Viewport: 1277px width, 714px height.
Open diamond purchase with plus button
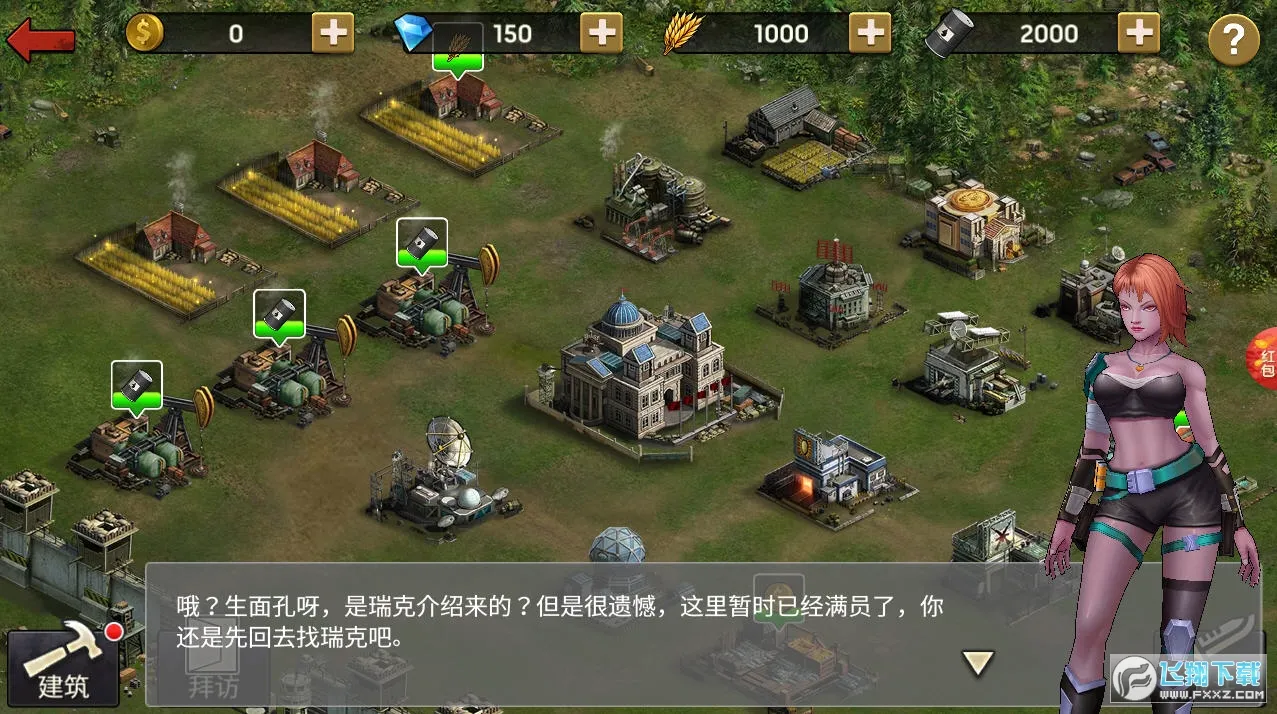pyautogui.click(x=601, y=34)
